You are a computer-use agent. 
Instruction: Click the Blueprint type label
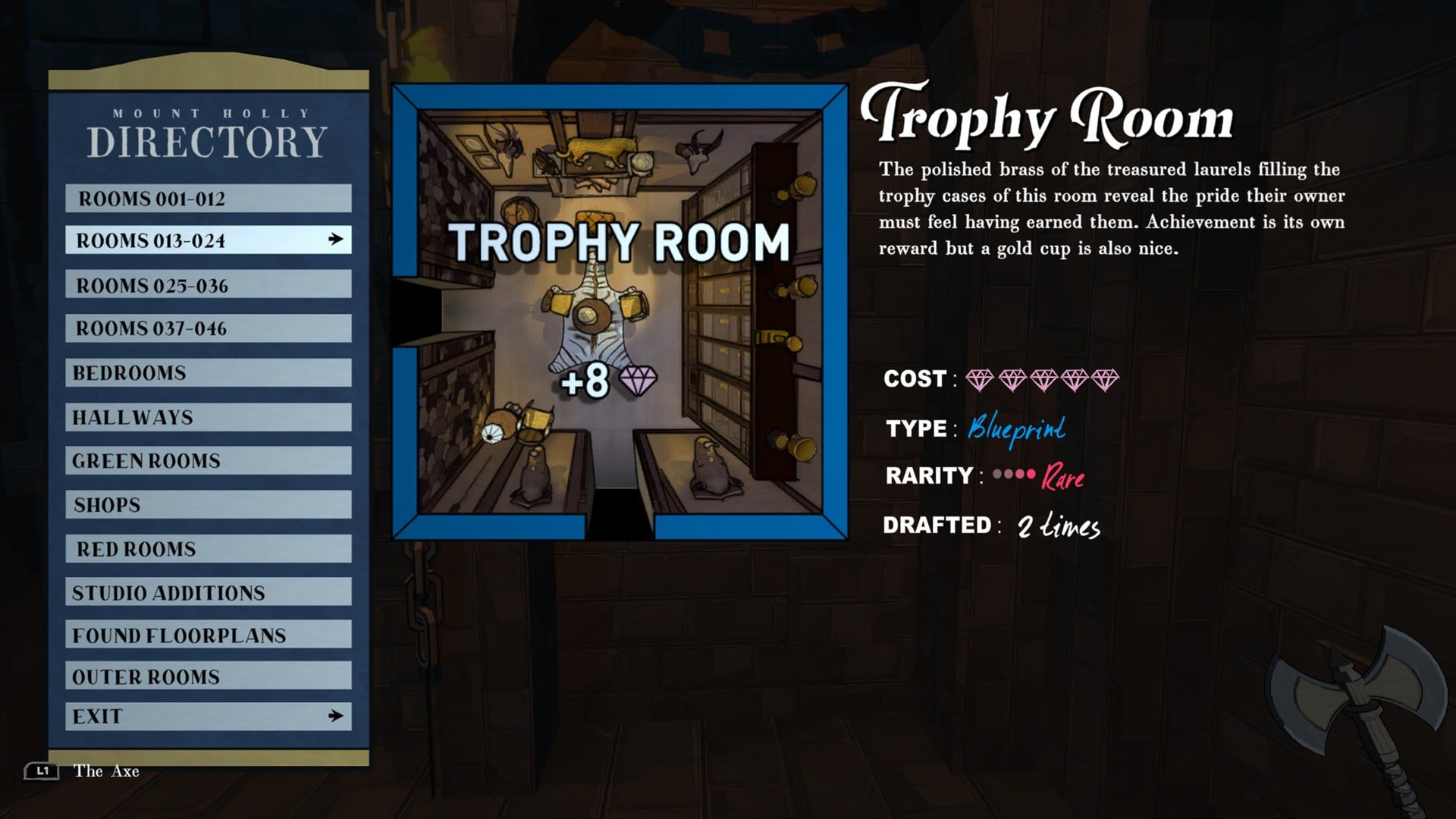pyautogui.click(x=1016, y=428)
